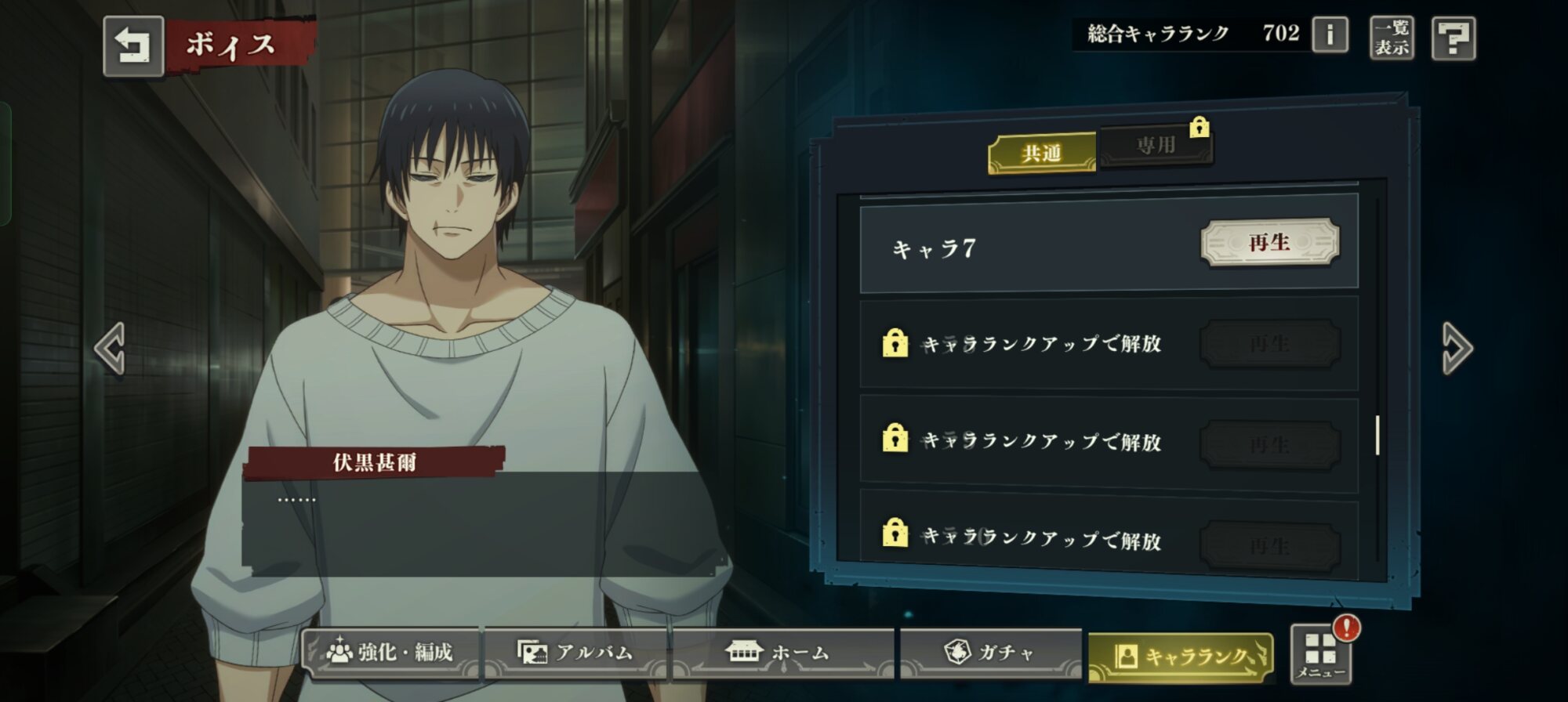
Task: Open the メニュー grid button
Action: pyautogui.click(x=1320, y=653)
